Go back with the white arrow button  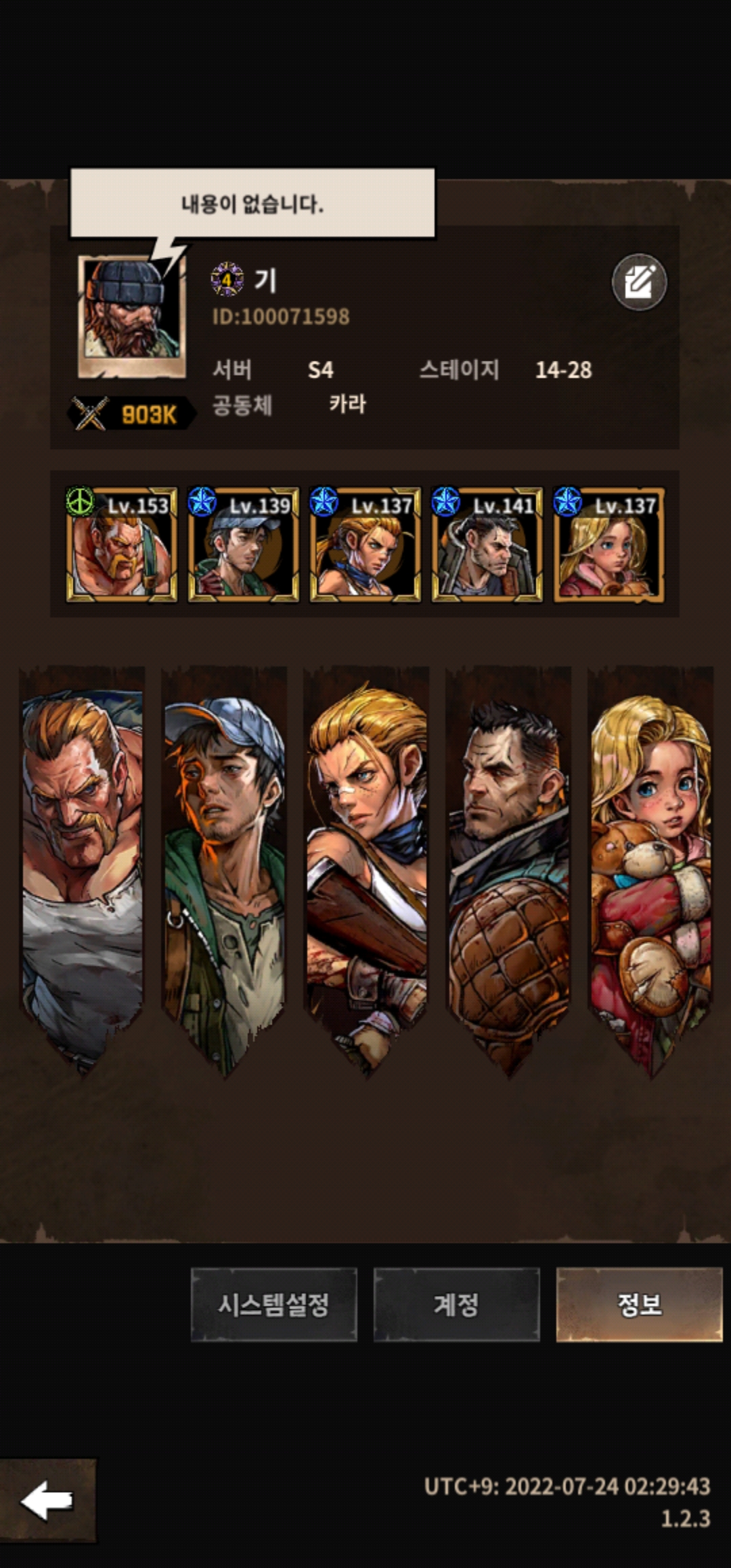click(47, 1500)
